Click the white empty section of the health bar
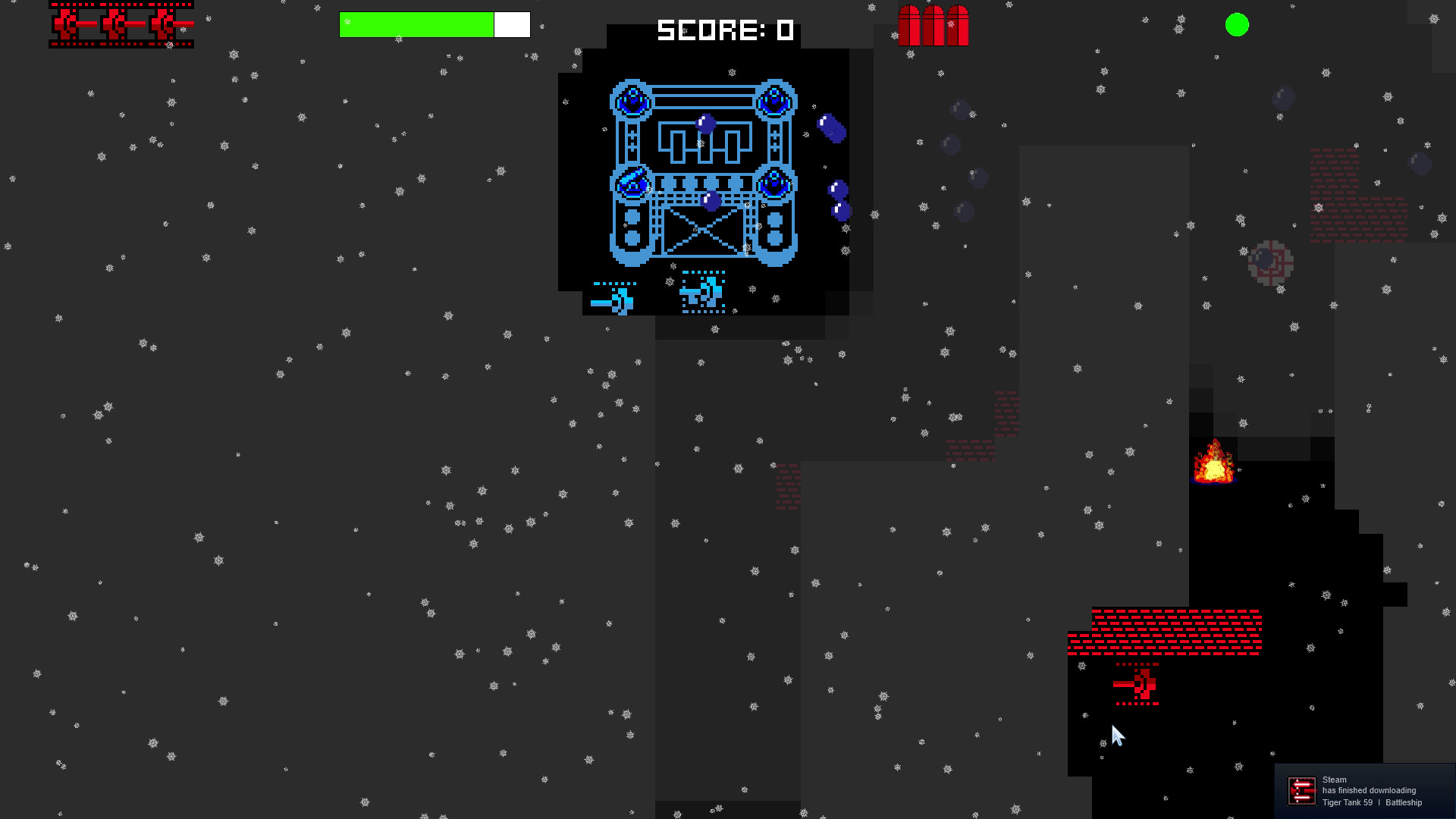 511,24
